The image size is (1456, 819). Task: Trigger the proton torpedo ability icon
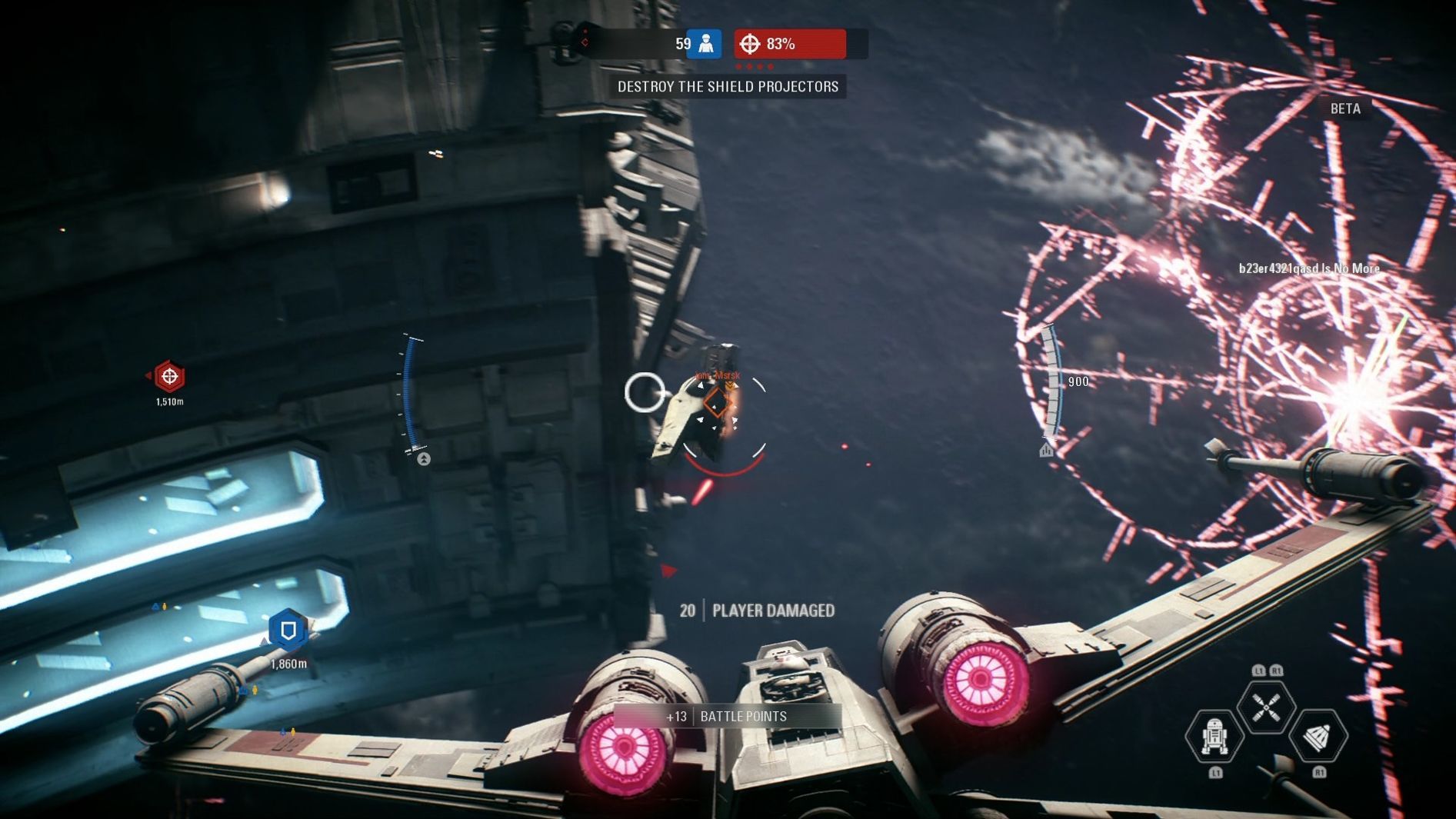click(1318, 736)
